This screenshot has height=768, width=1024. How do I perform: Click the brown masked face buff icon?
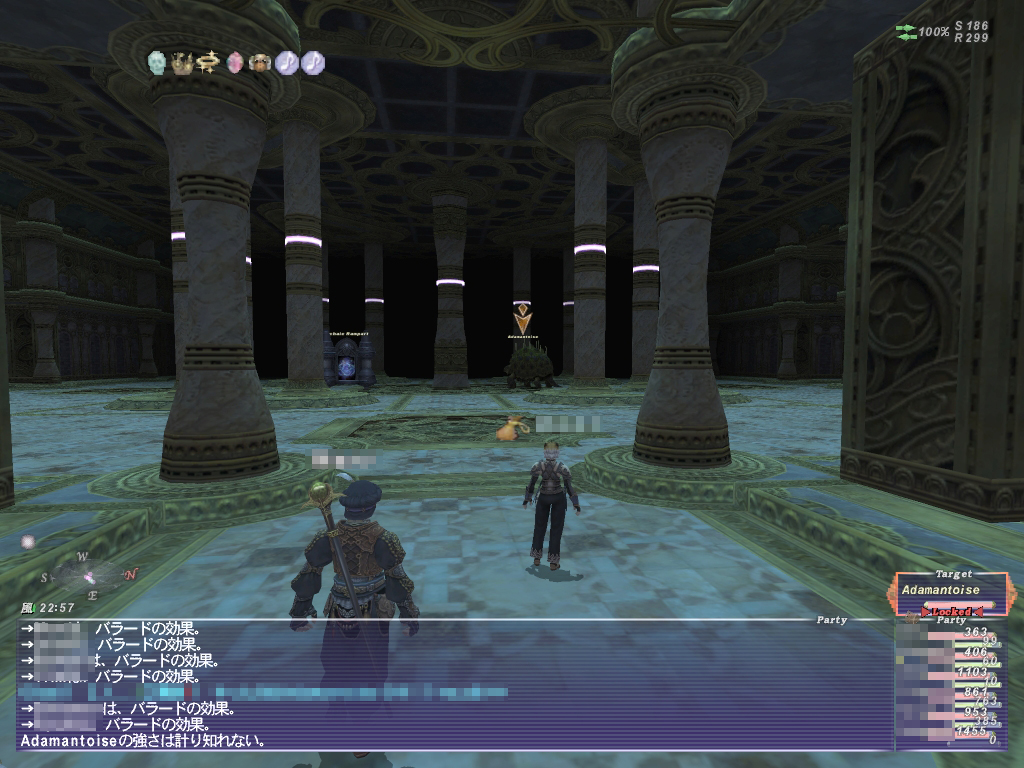coord(261,63)
